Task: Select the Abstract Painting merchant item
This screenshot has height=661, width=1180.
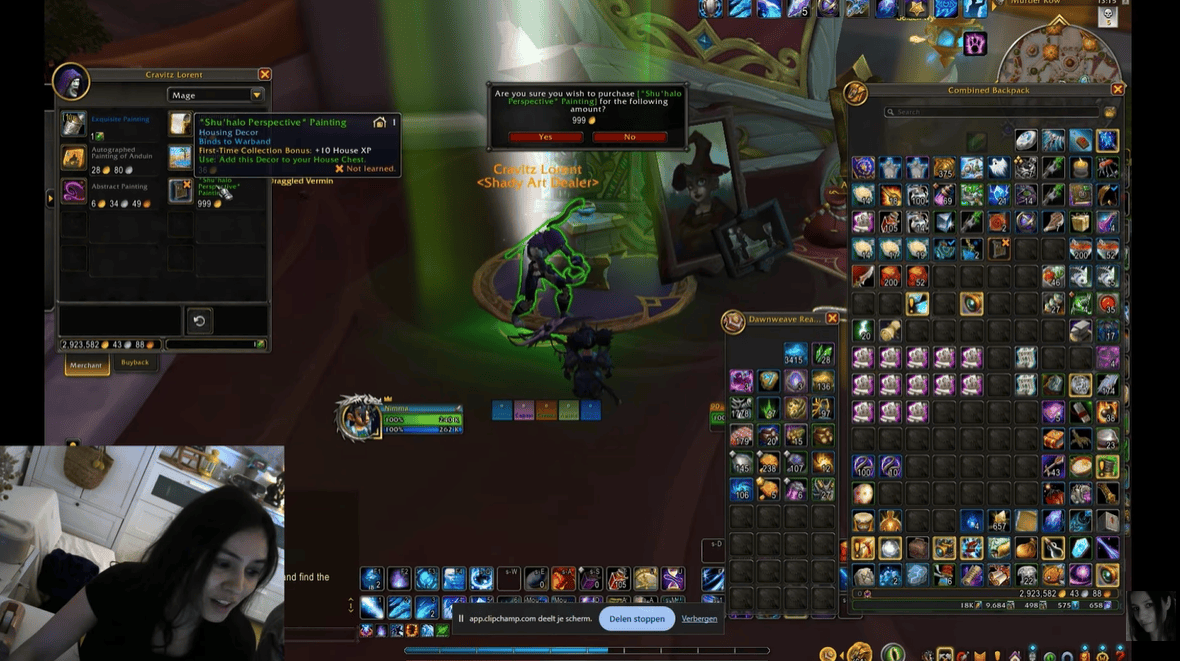Action: coord(74,190)
